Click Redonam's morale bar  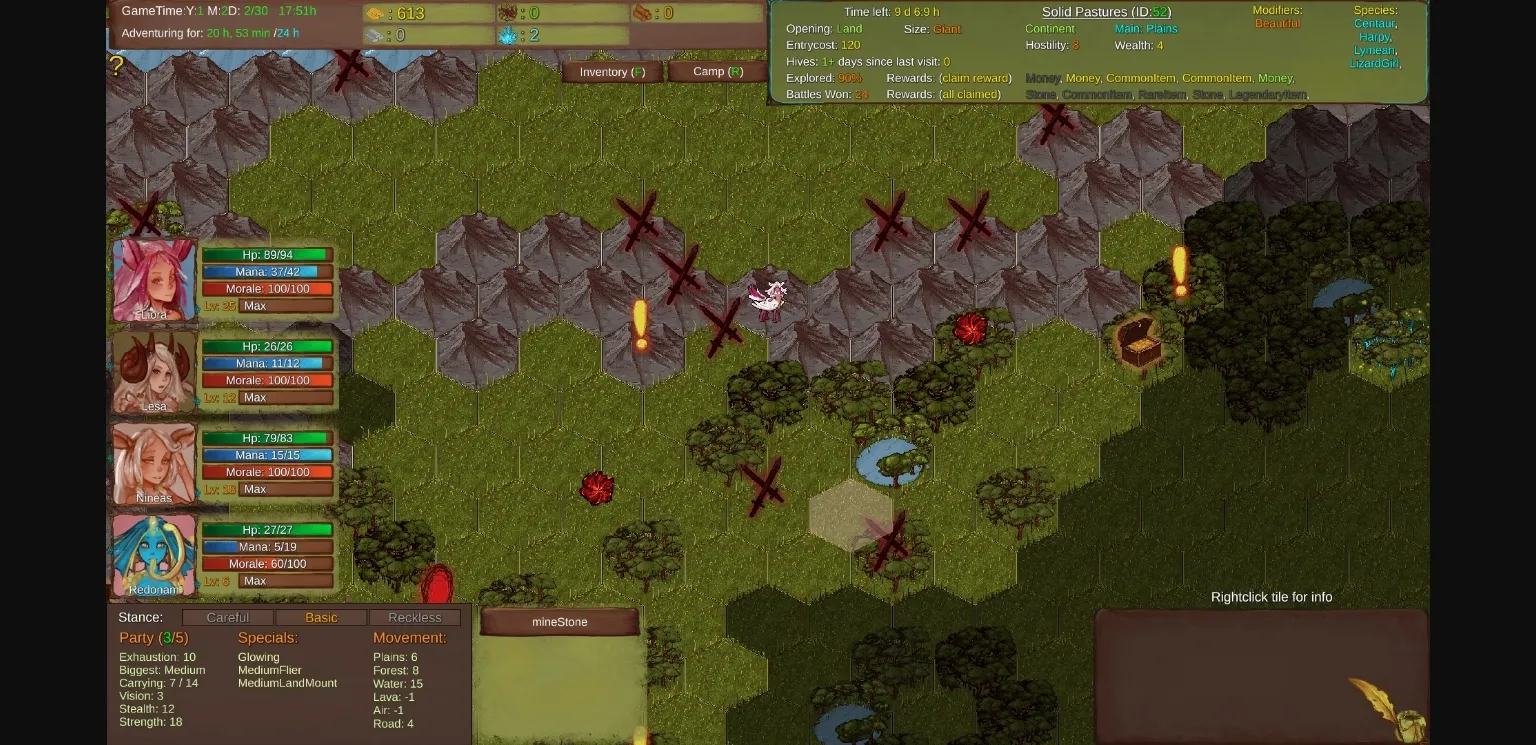pos(268,564)
